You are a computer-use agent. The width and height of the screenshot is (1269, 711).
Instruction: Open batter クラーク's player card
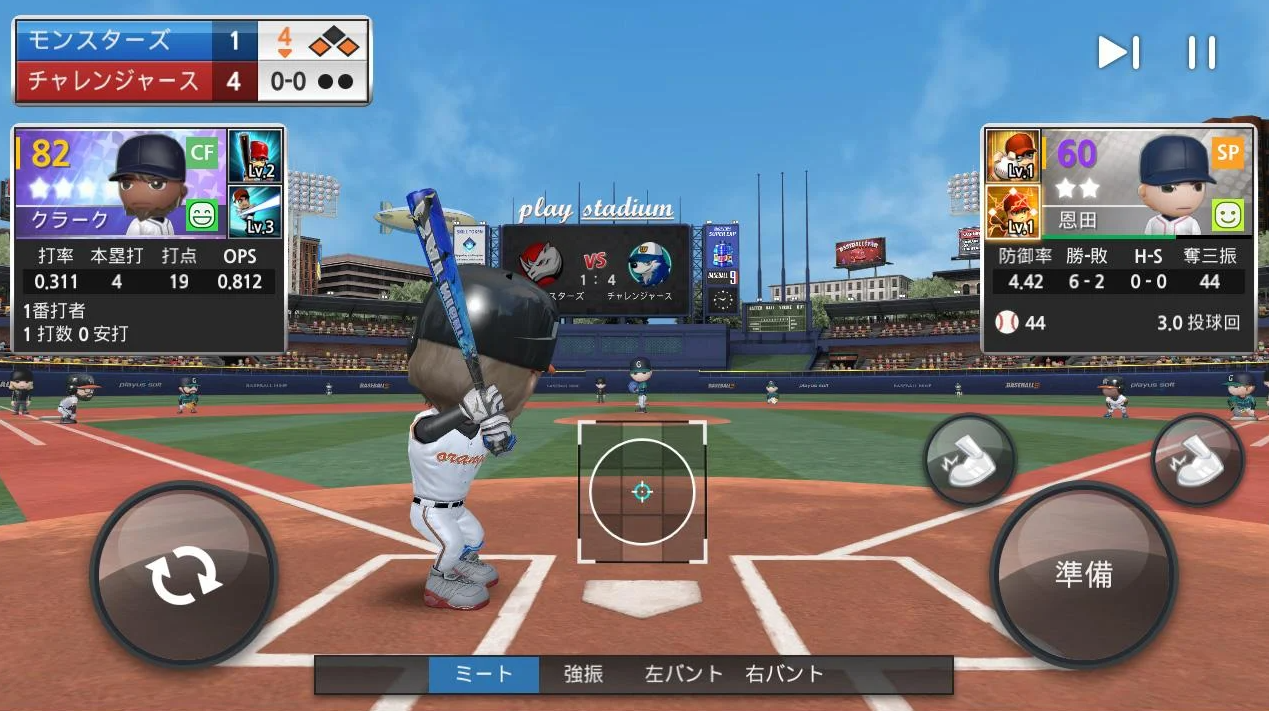coord(120,182)
